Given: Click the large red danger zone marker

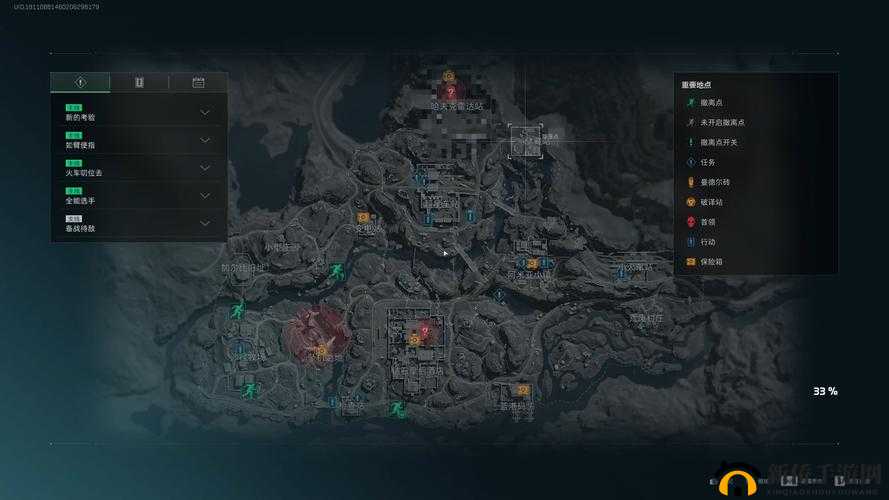Looking at the screenshot, I should pos(314,332).
